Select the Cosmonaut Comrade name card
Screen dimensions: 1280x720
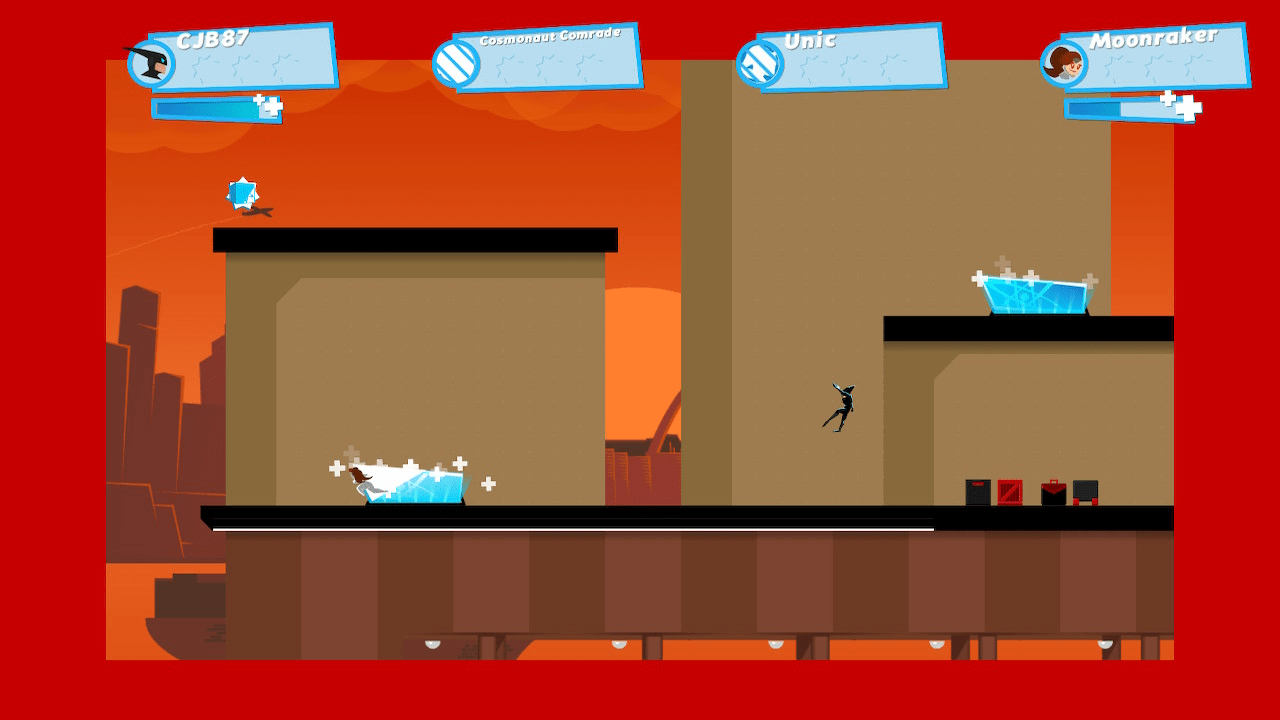pos(550,37)
